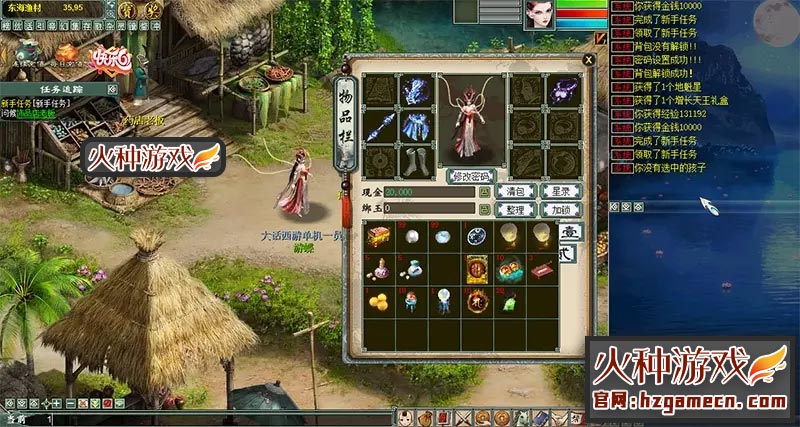Viewport: 800px width, 427px height.
Task: Click the player portrait avatar
Action: pos(541,14)
